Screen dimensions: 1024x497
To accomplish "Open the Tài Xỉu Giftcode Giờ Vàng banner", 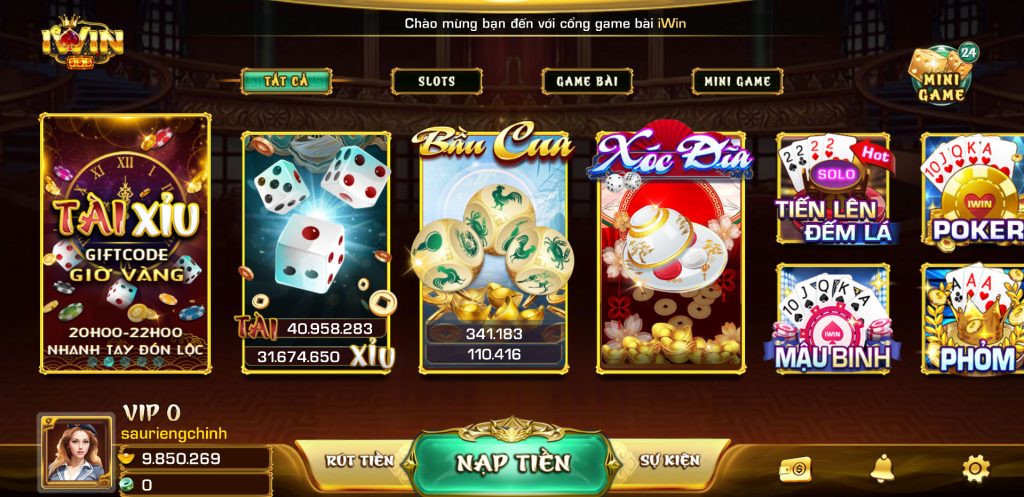I will pyautogui.click(x=125, y=243).
